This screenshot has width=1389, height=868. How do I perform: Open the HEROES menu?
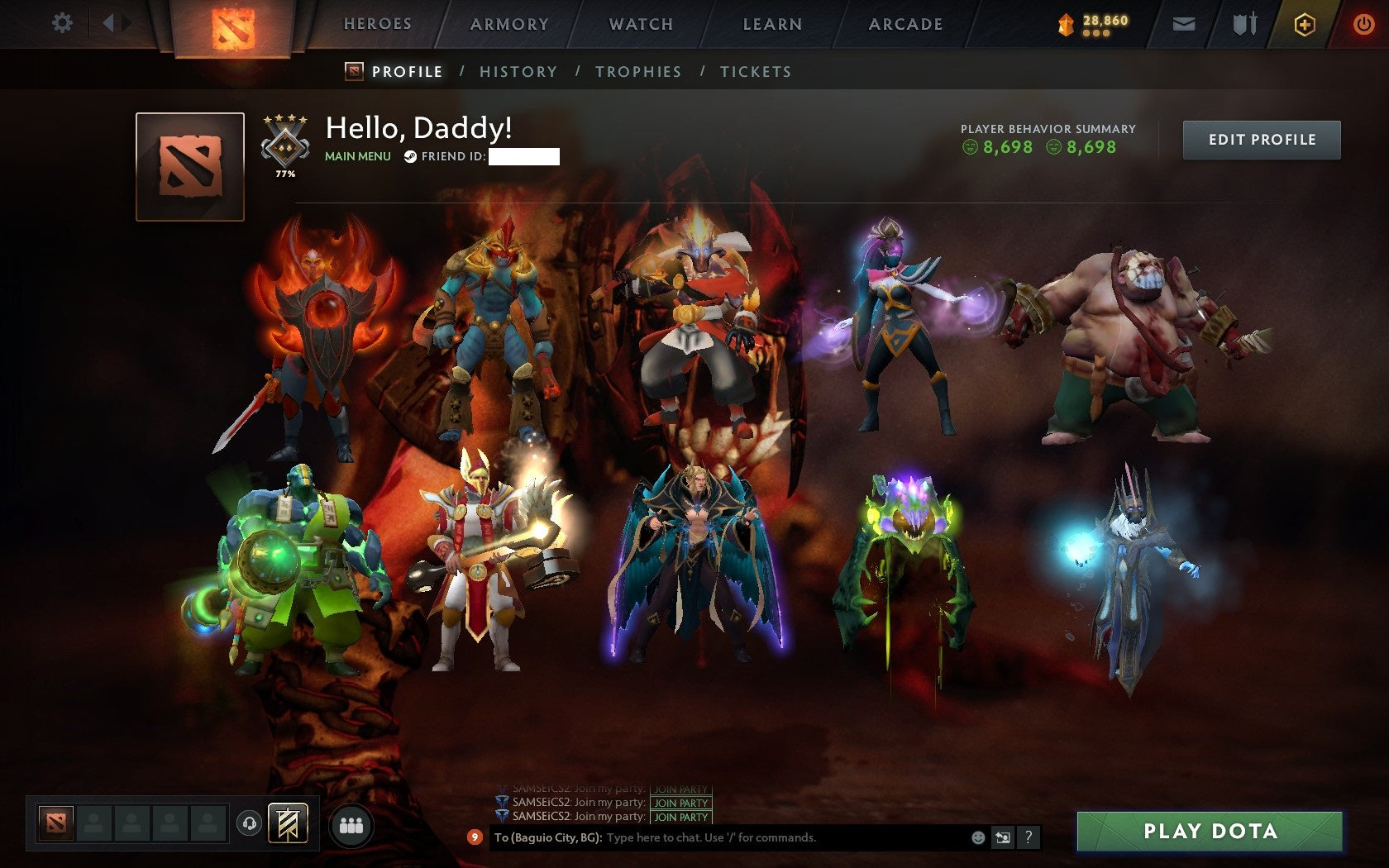(x=378, y=24)
